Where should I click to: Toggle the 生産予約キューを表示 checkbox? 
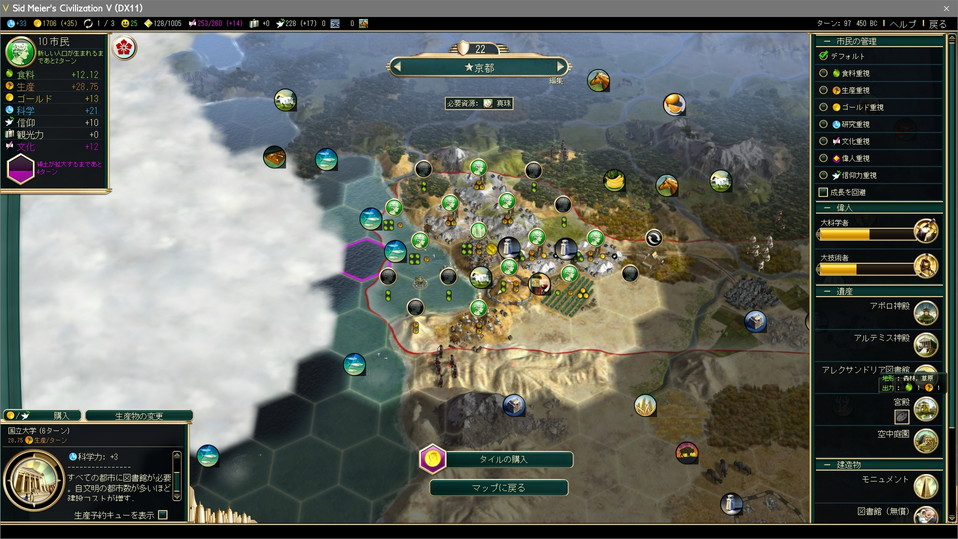click(163, 515)
